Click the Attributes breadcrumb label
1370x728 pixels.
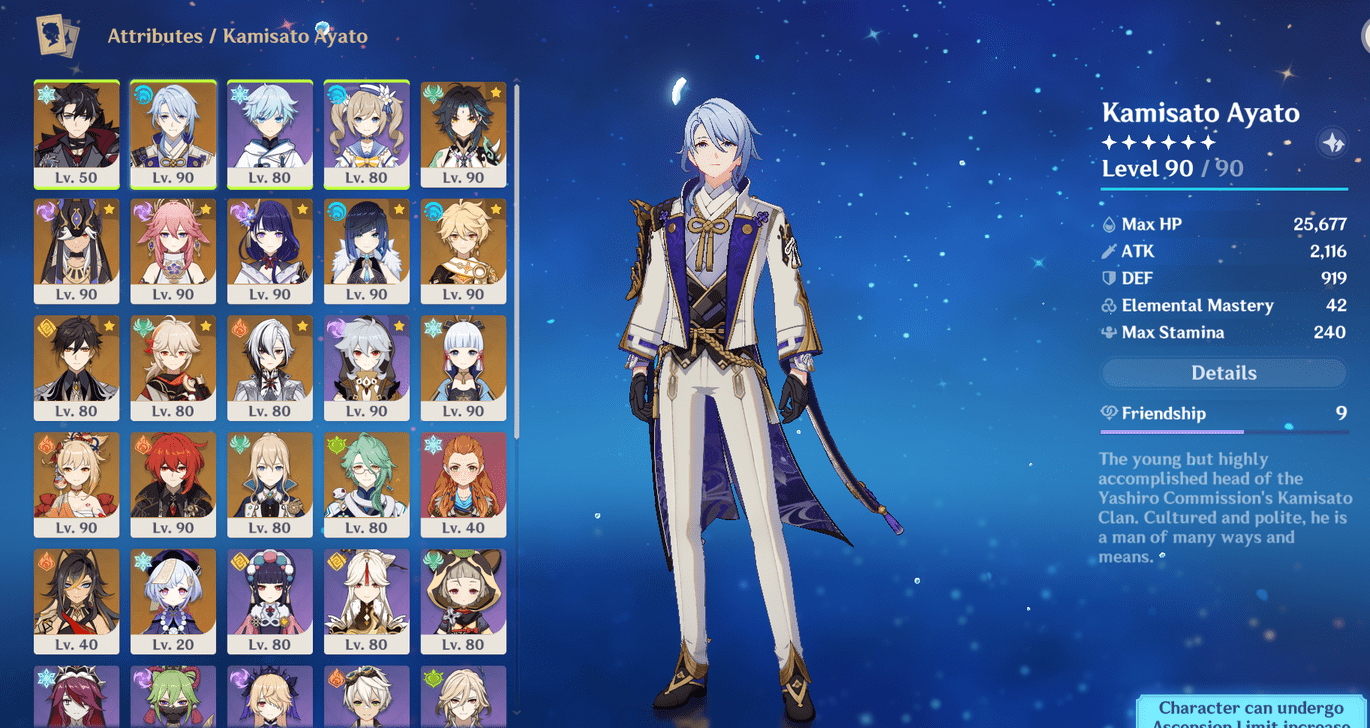coord(155,36)
